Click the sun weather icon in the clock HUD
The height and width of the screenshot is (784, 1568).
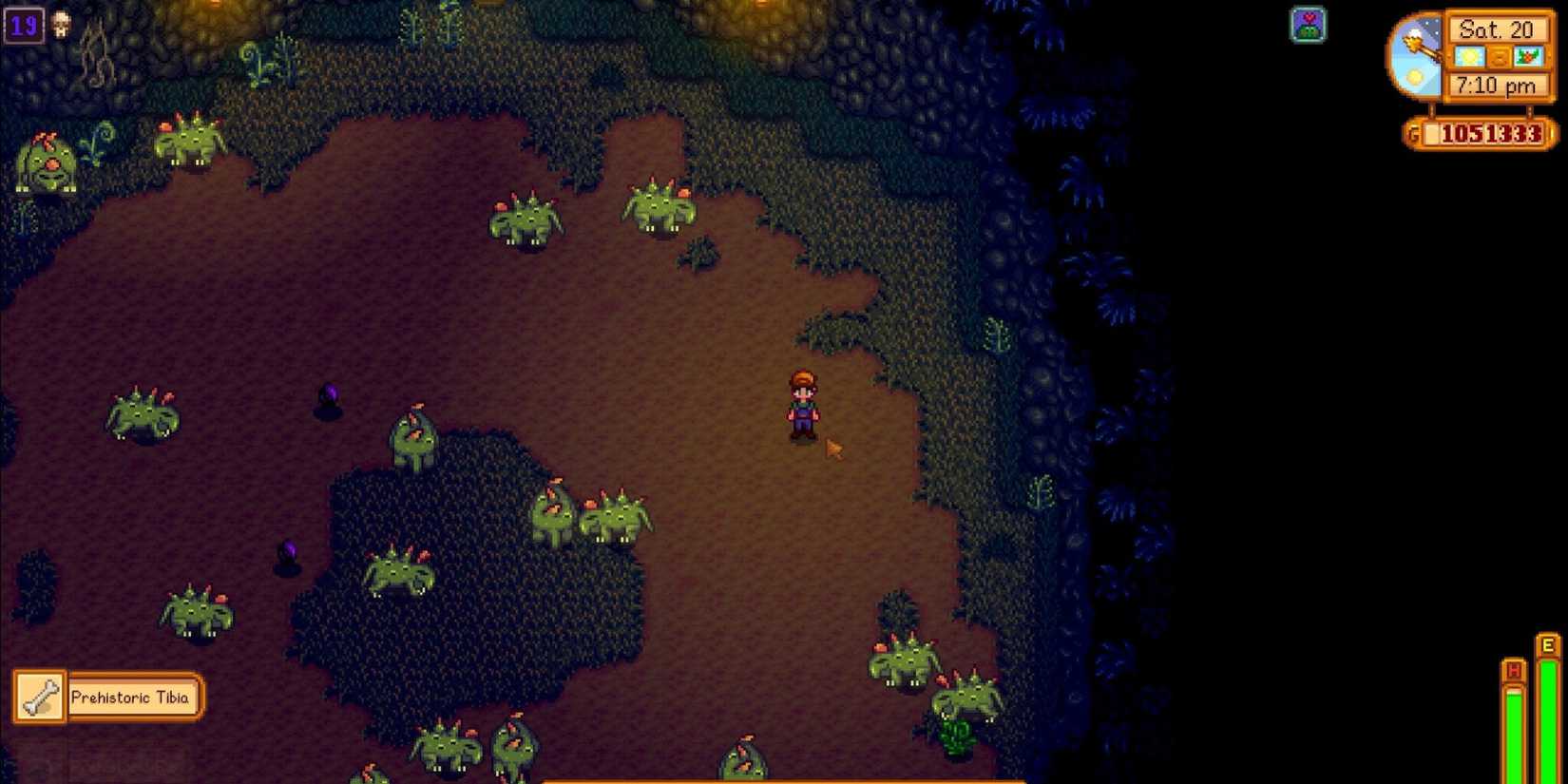pyautogui.click(x=1469, y=57)
